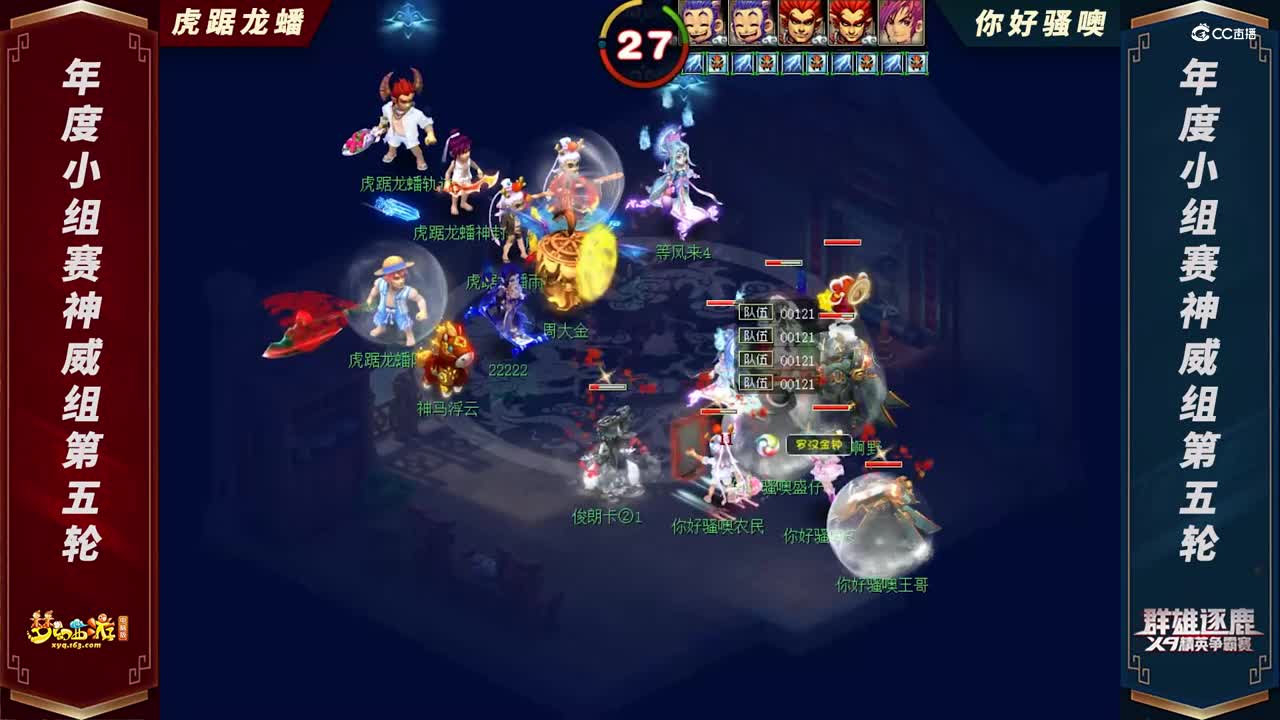Expand the third 队伍 00121 team tag
This screenshot has height=720, width=1280.
tap(775, 360)
